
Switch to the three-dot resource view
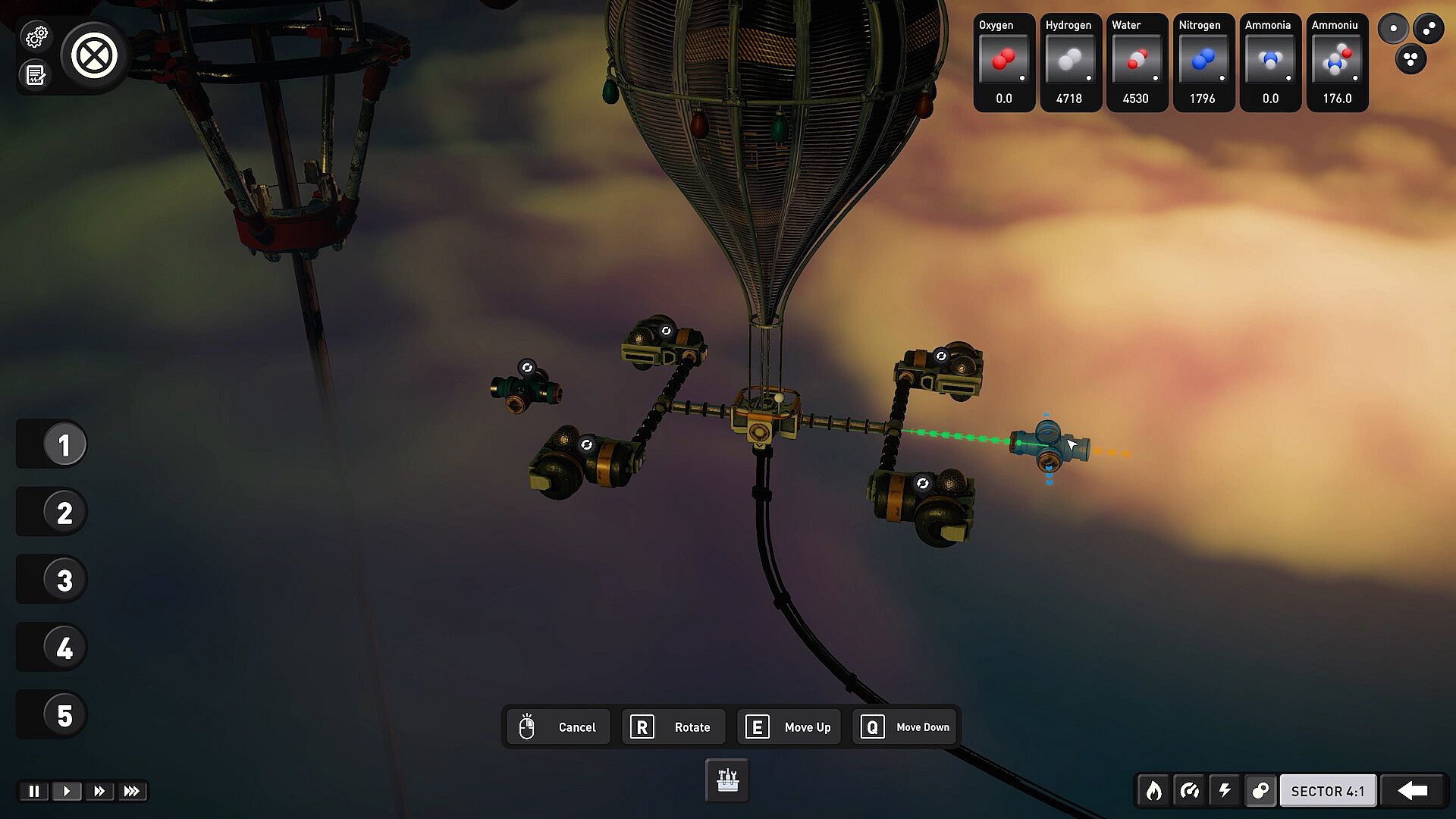click(x=1410, y=59)
